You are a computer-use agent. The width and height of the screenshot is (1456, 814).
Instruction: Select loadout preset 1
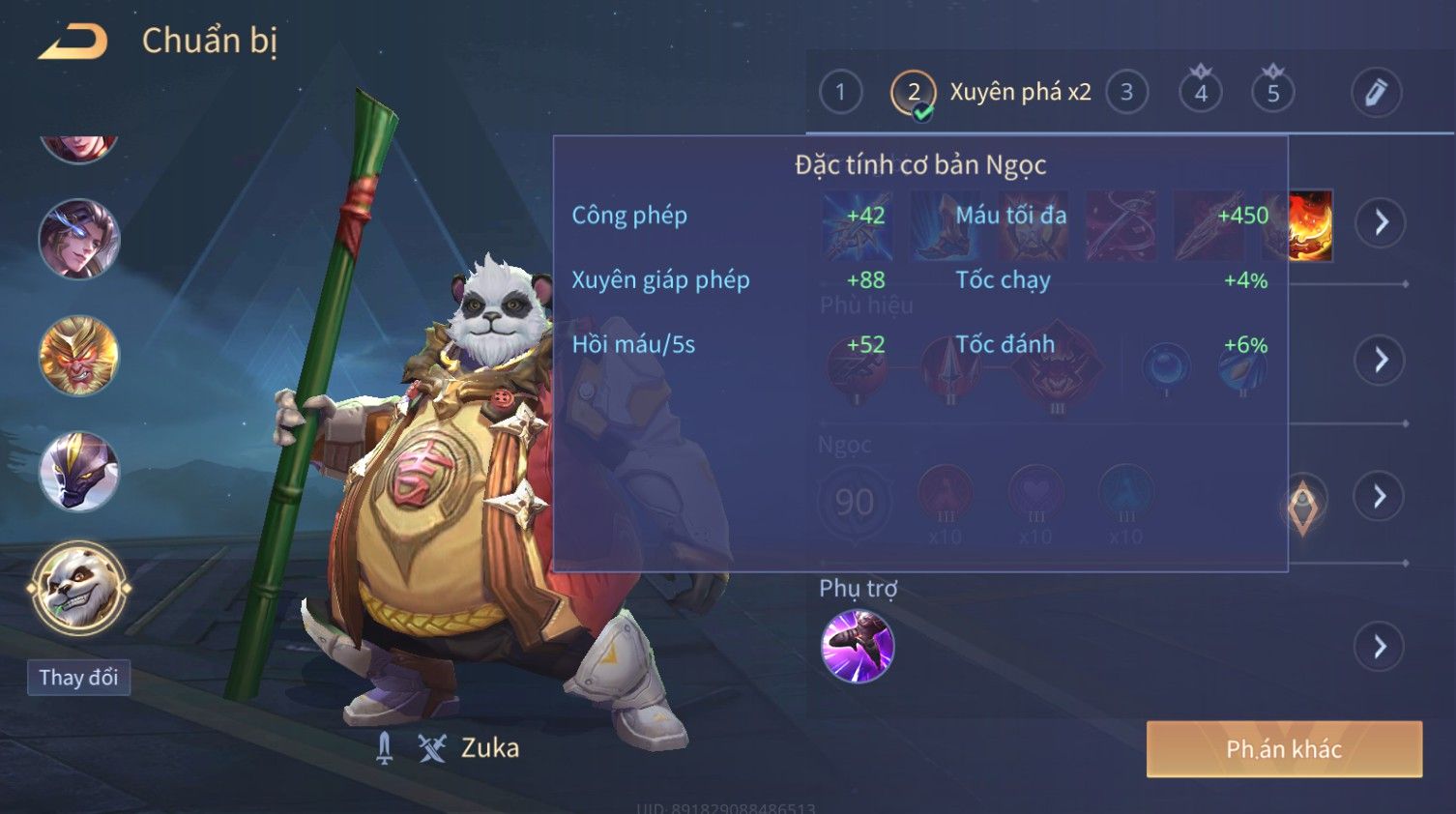840,93
